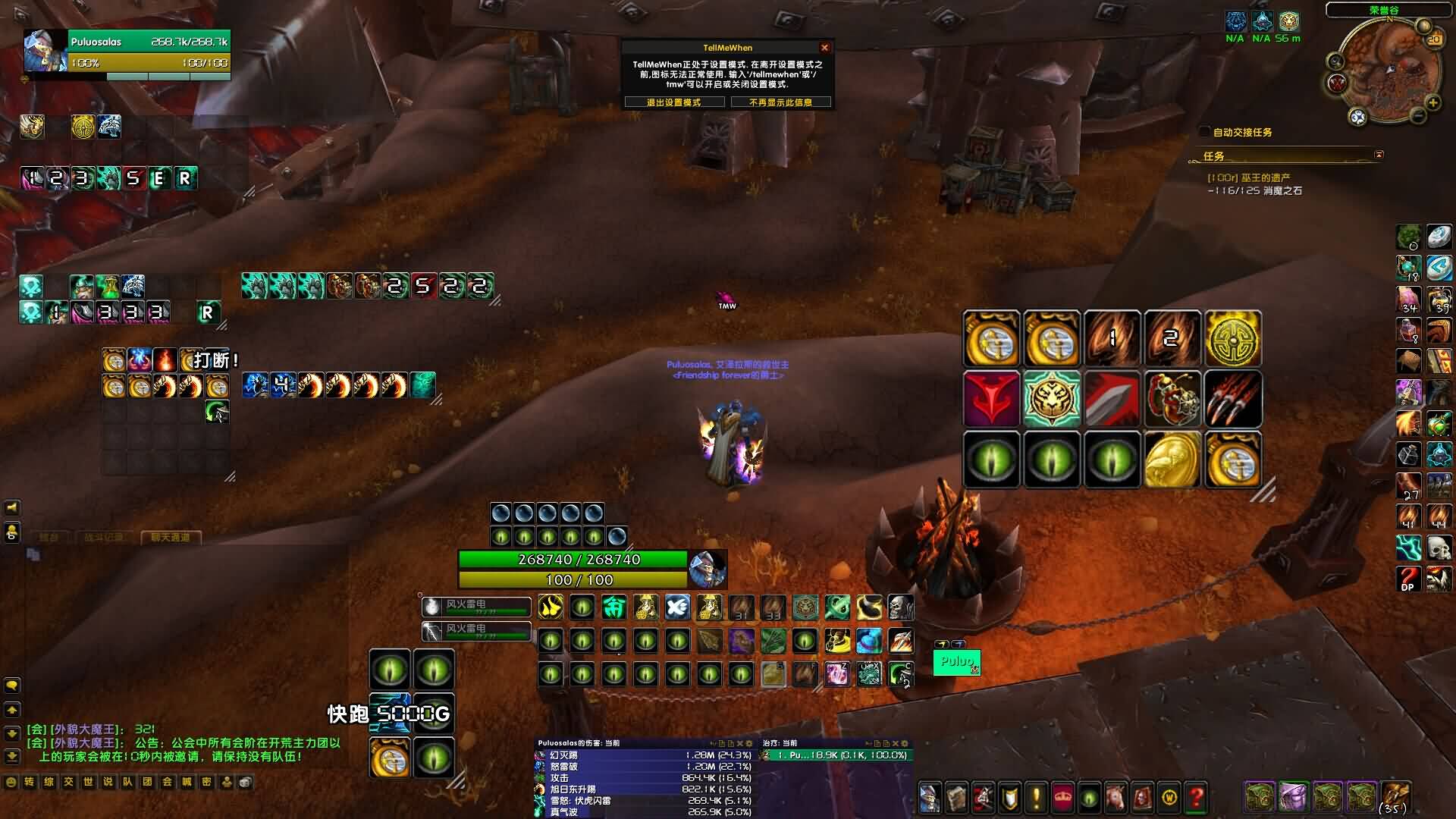The width and height of the screenshot is (1456, 819).
Task: Select the Puluosalas player unit frame
Action: (x=127, y=52)
